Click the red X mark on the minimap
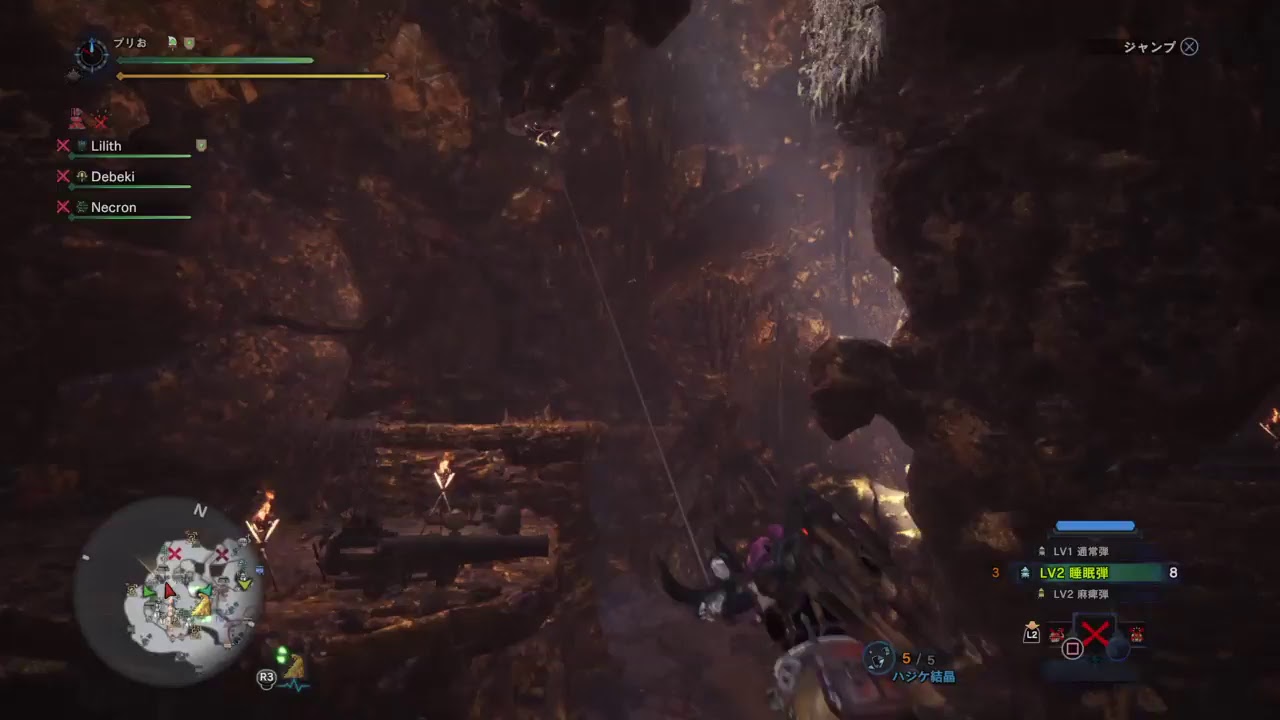Screen dimensions: 1280x720 (174, 553)
